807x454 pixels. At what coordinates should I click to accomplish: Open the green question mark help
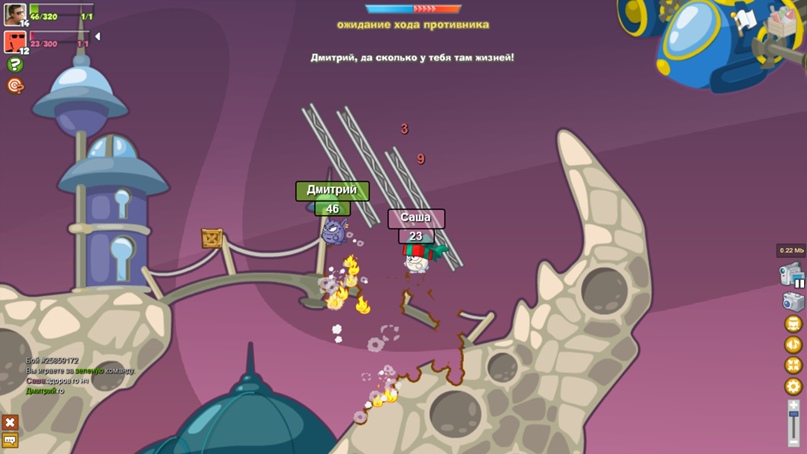[x=15, y=65]
